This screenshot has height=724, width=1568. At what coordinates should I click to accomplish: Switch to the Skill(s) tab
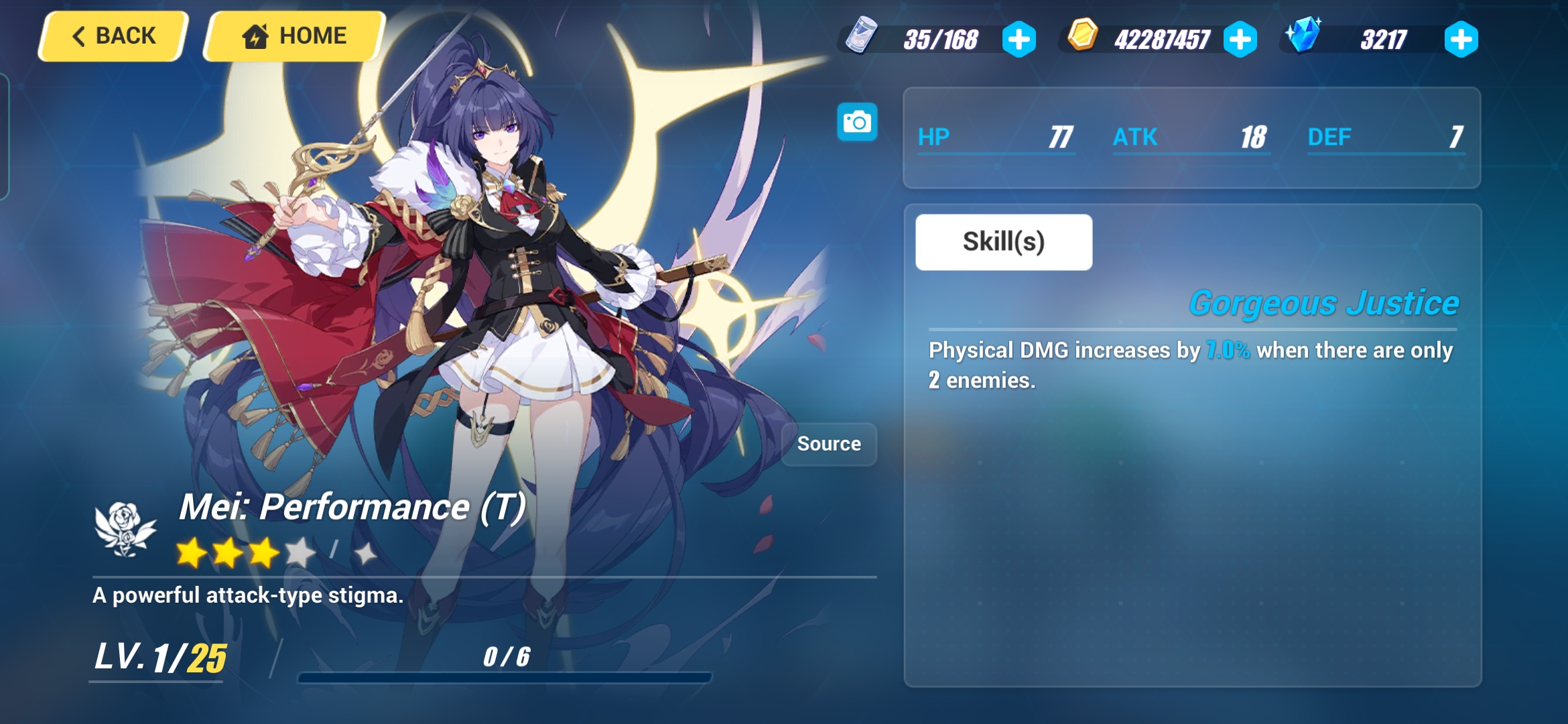(1004, 241)
